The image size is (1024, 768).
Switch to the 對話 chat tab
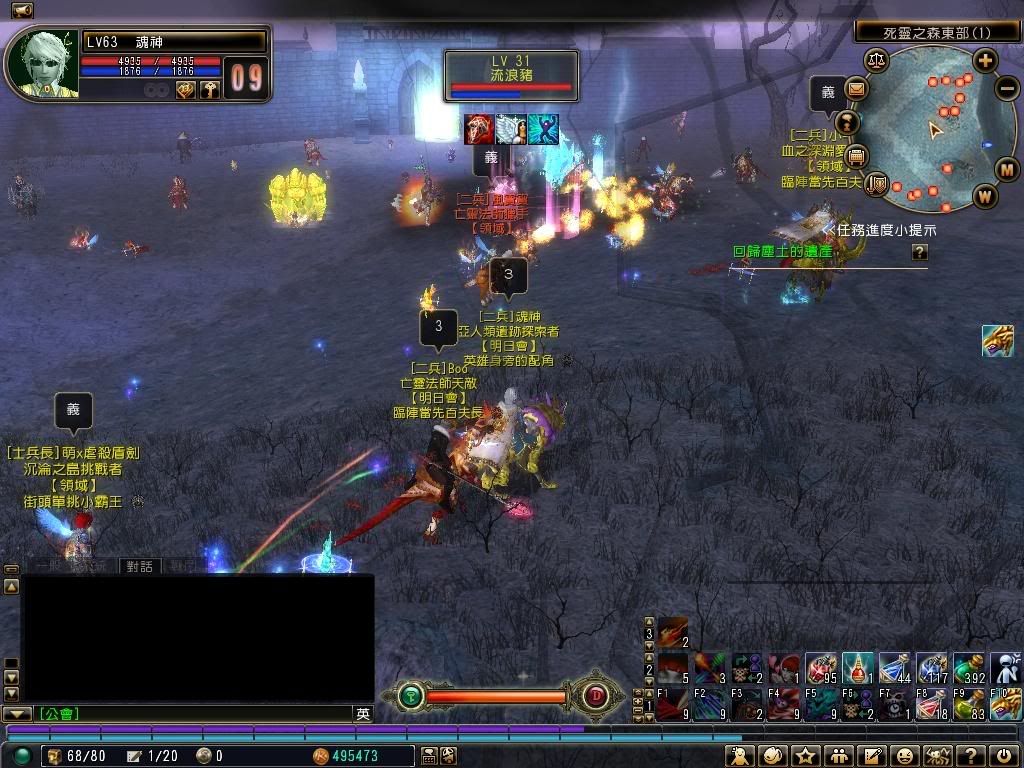139,566
